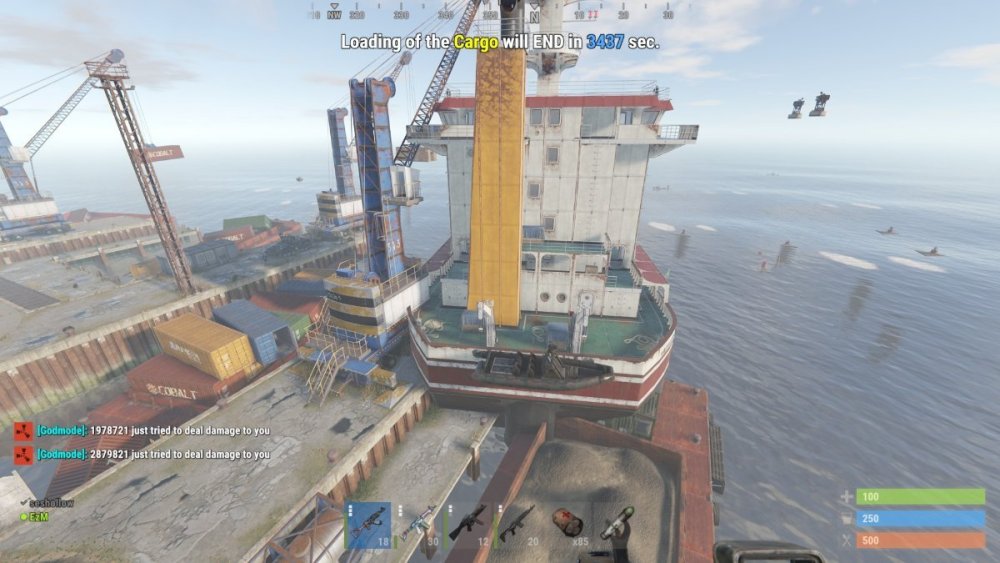Equip the rifle slot showing 20 rounds
This screenshot has width=1000, height=563.
(x=518, y=525)
